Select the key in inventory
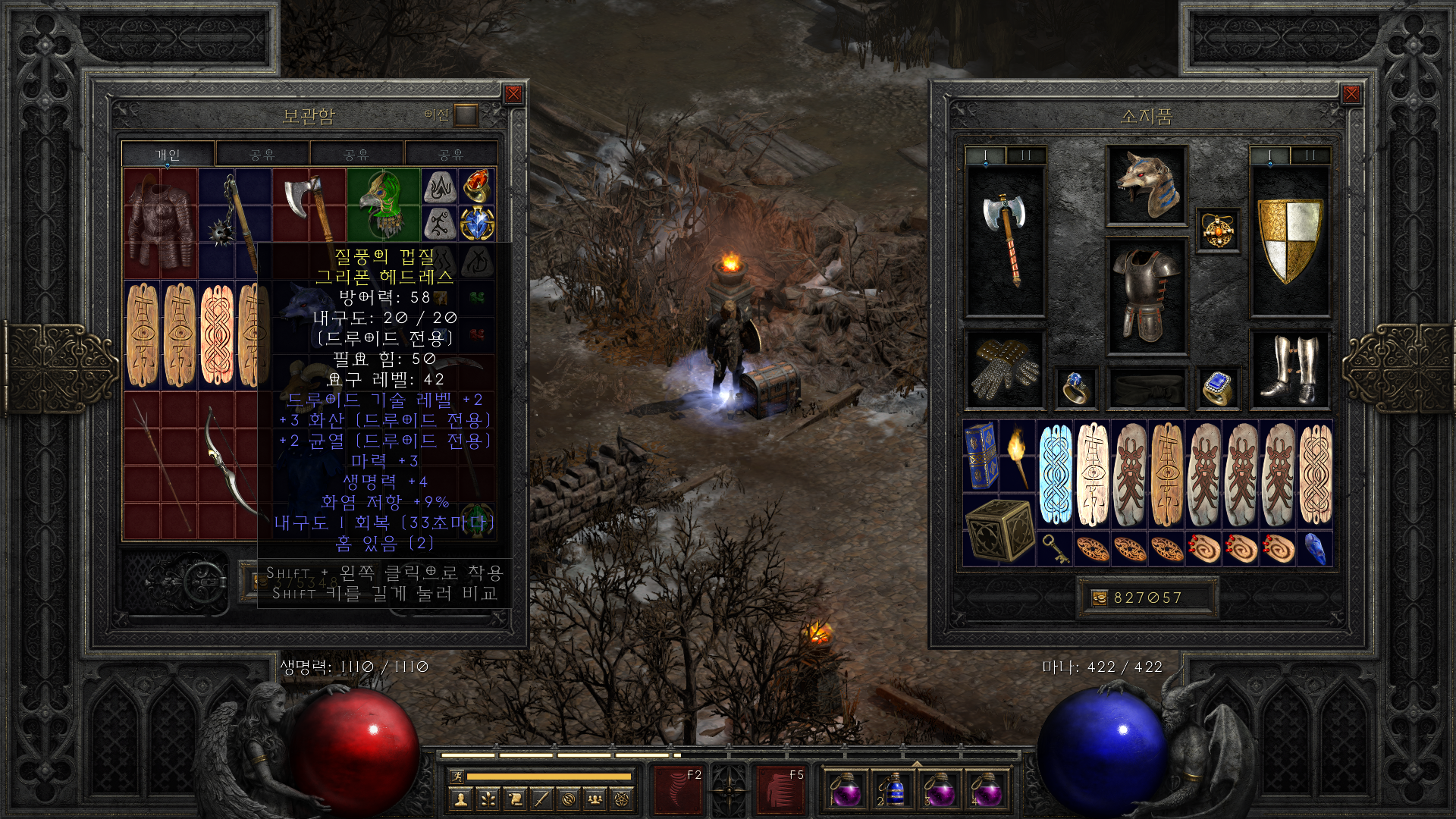This screenshot has height=819, width=1456. [1055, 548]
